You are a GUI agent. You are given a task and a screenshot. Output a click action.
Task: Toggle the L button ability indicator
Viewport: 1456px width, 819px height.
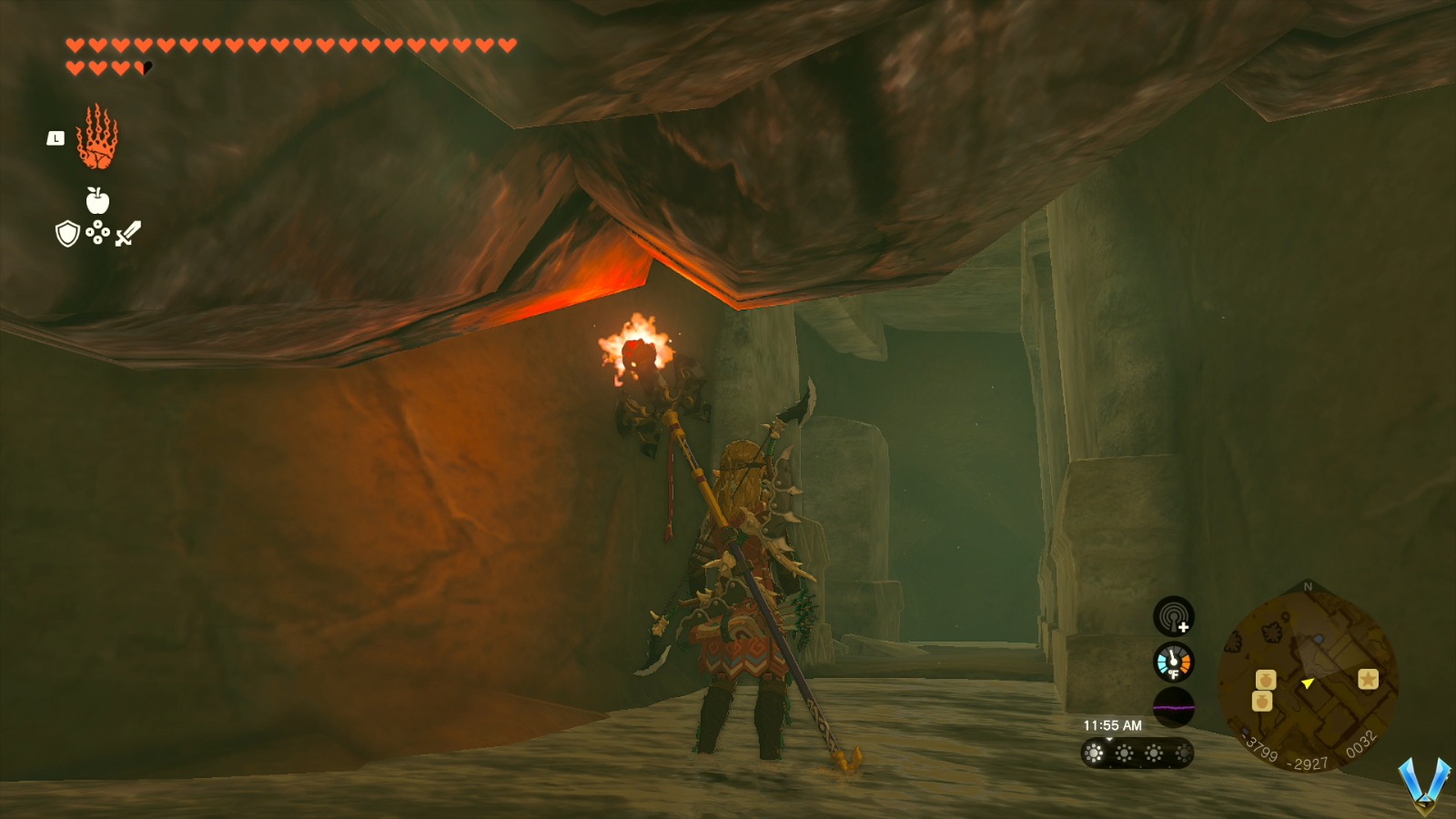pos(55,137)
